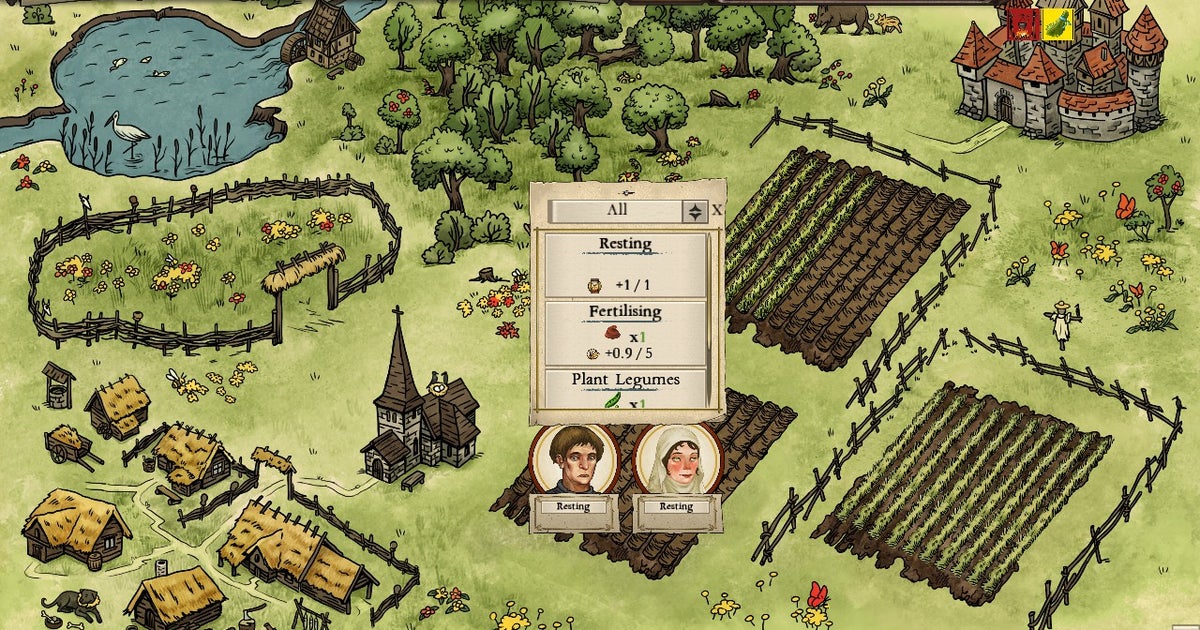Select the male villager portrait
1200x630 pixels.
coord(573,458)
